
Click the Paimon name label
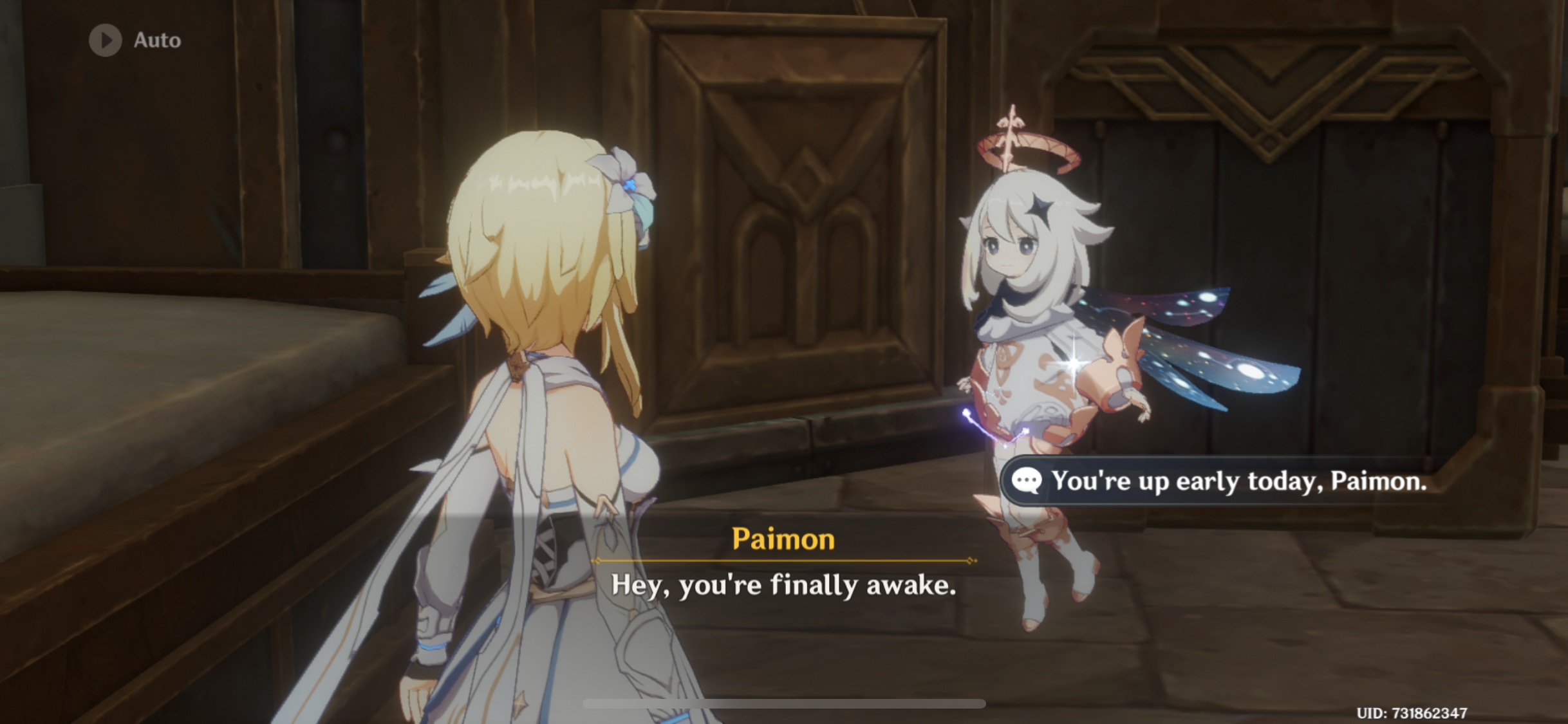(784, 539)
